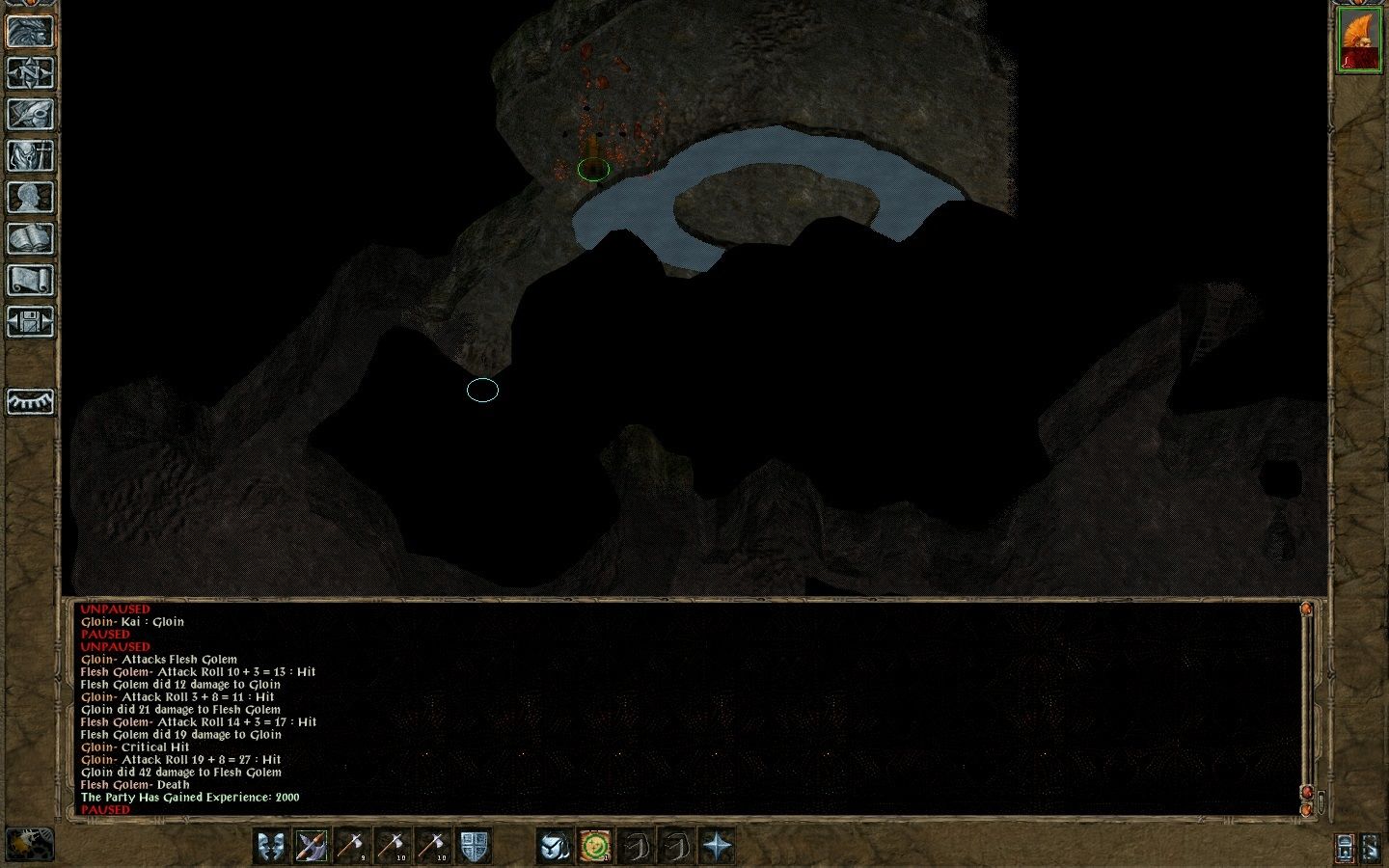The image size is (1389, 868).
Task: Use the green scroll quick item
Action: (x=594, y=846)
